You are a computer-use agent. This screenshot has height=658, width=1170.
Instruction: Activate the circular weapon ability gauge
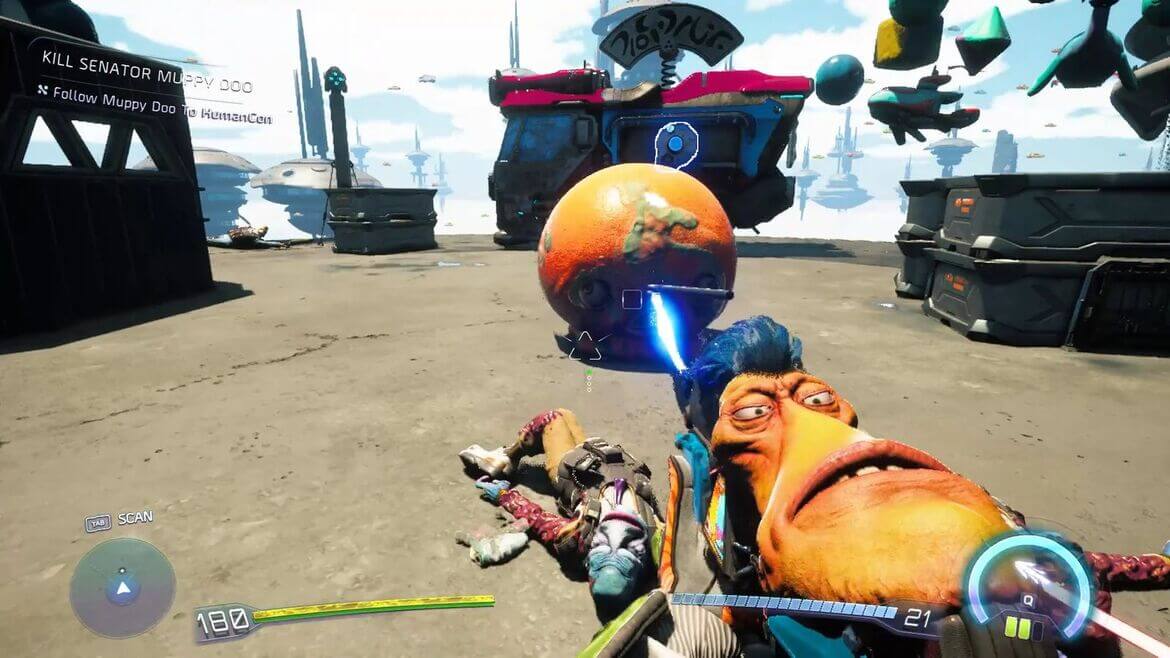[1027, 587]
